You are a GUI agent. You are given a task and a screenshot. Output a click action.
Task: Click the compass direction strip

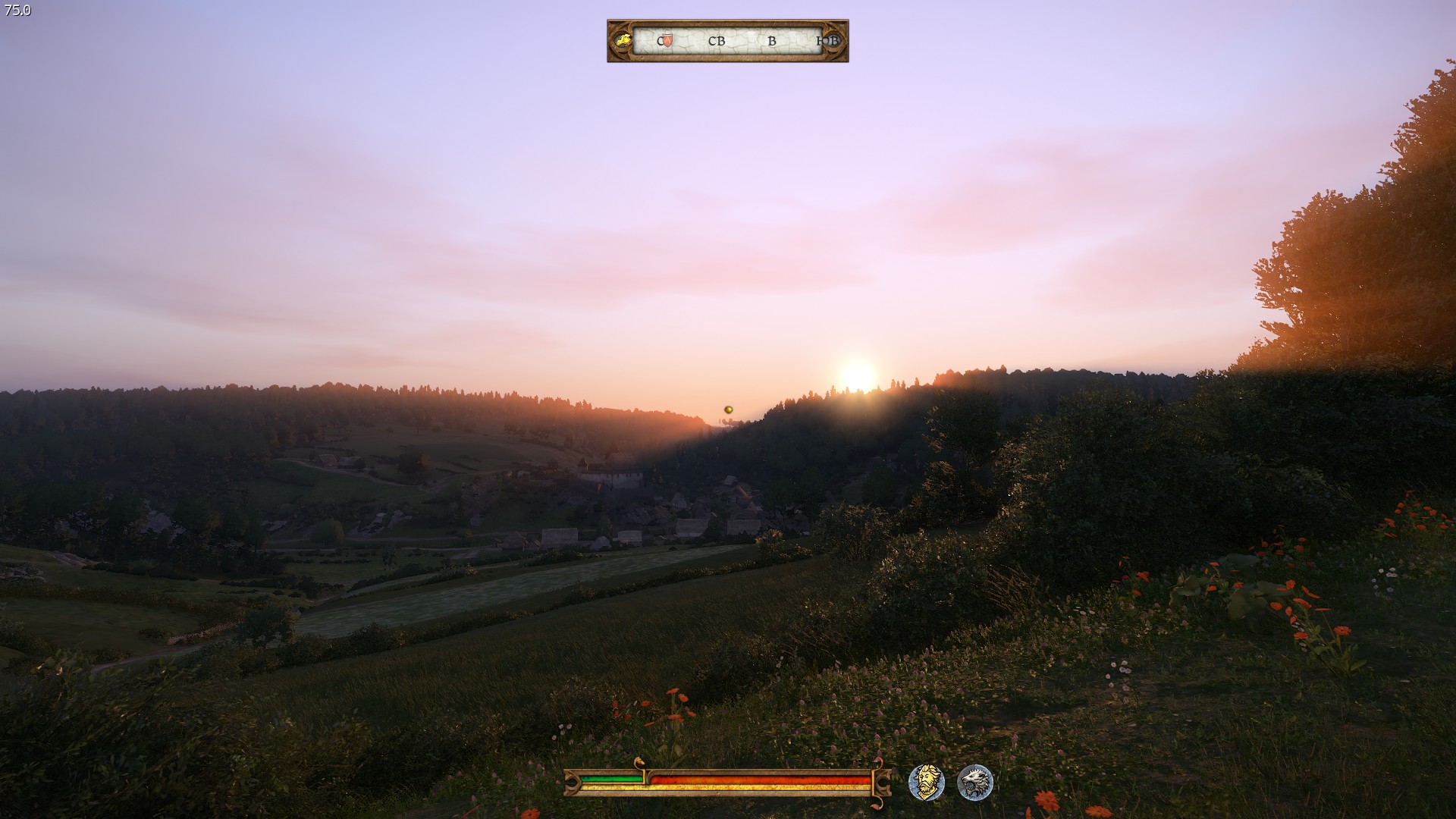click(728, 40)
